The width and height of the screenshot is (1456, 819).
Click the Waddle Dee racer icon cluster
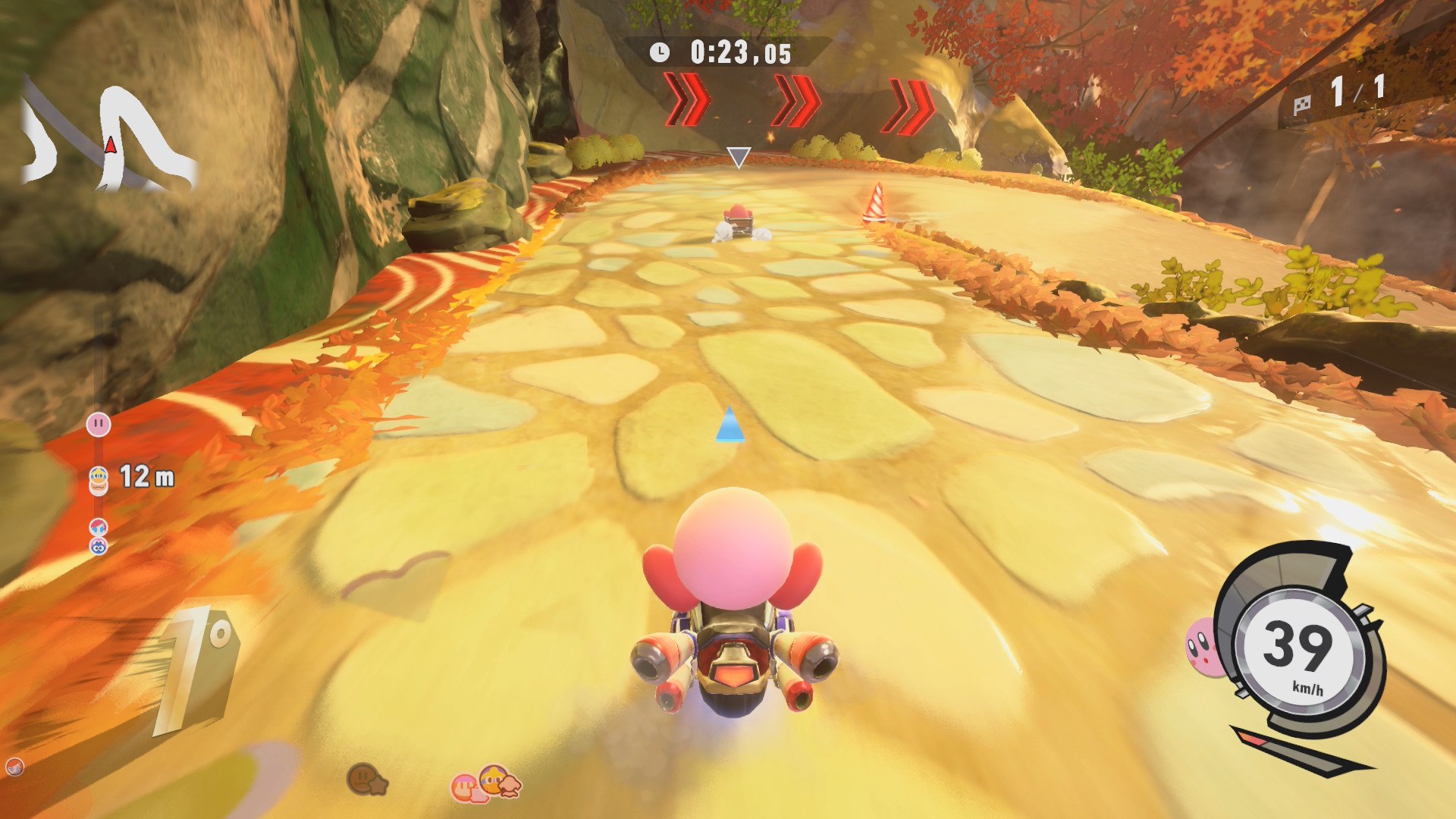coord(486,783)
